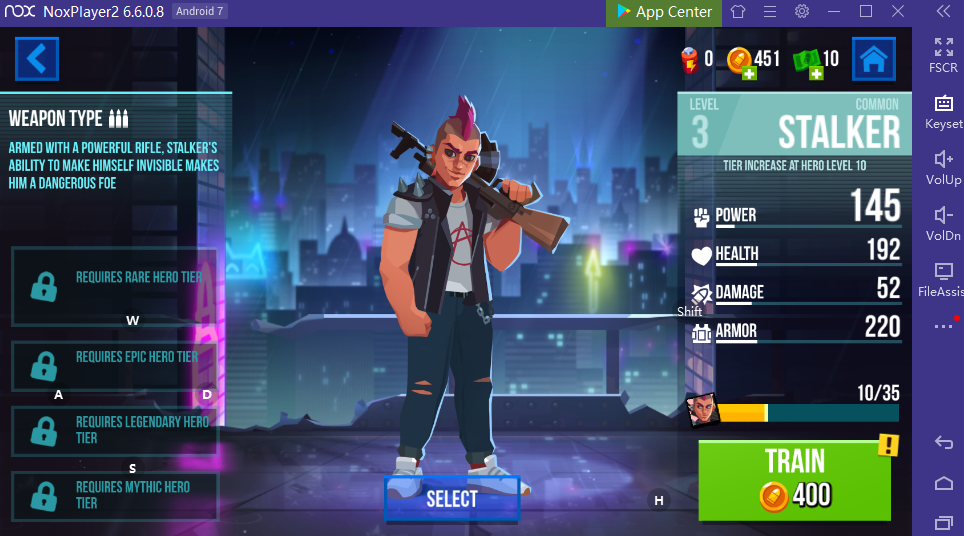964x536 pixels.
Task: Click the locked Epic Hero Tier slot
Action: point(114,366)
